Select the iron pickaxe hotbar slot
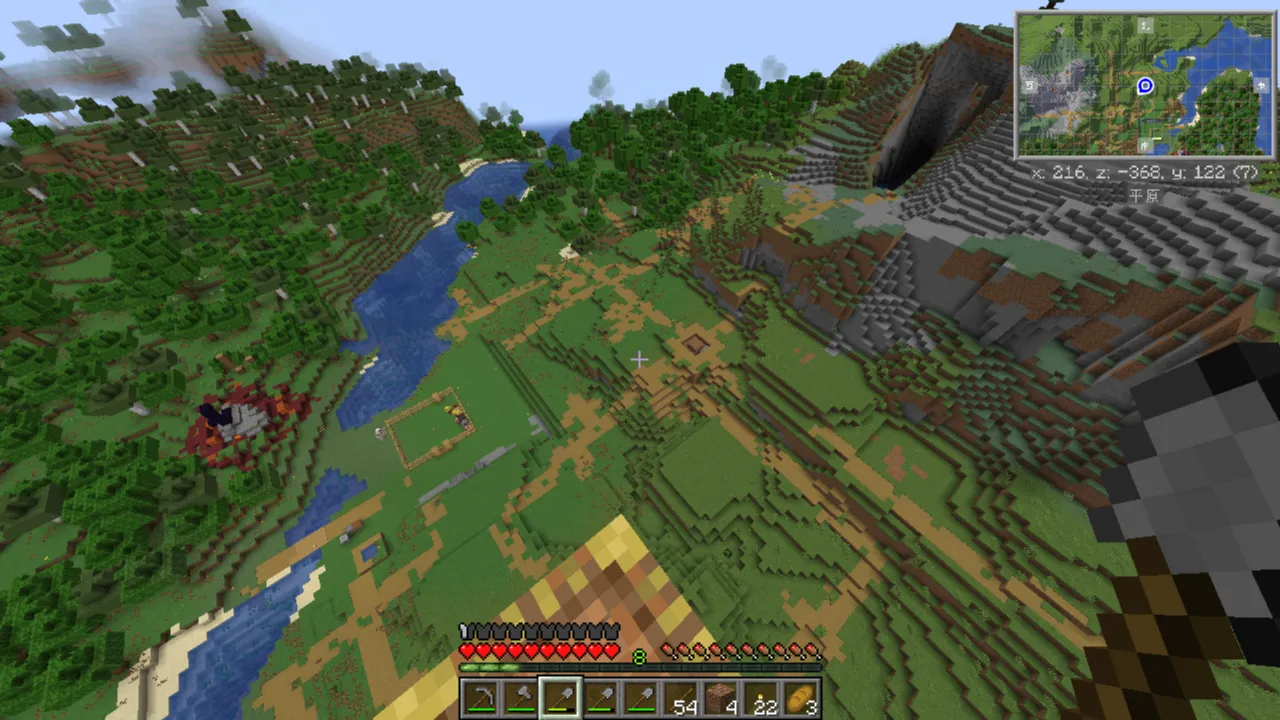 click(x=480, y=698)
